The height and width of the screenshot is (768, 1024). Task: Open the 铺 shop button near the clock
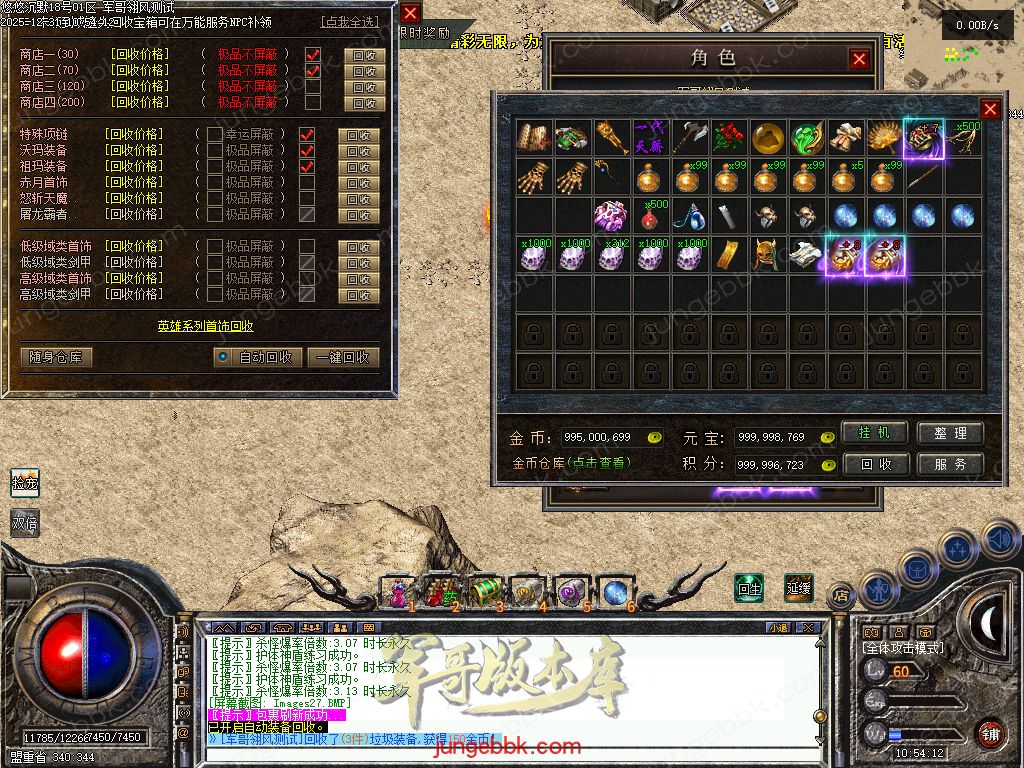pos(990,732)
